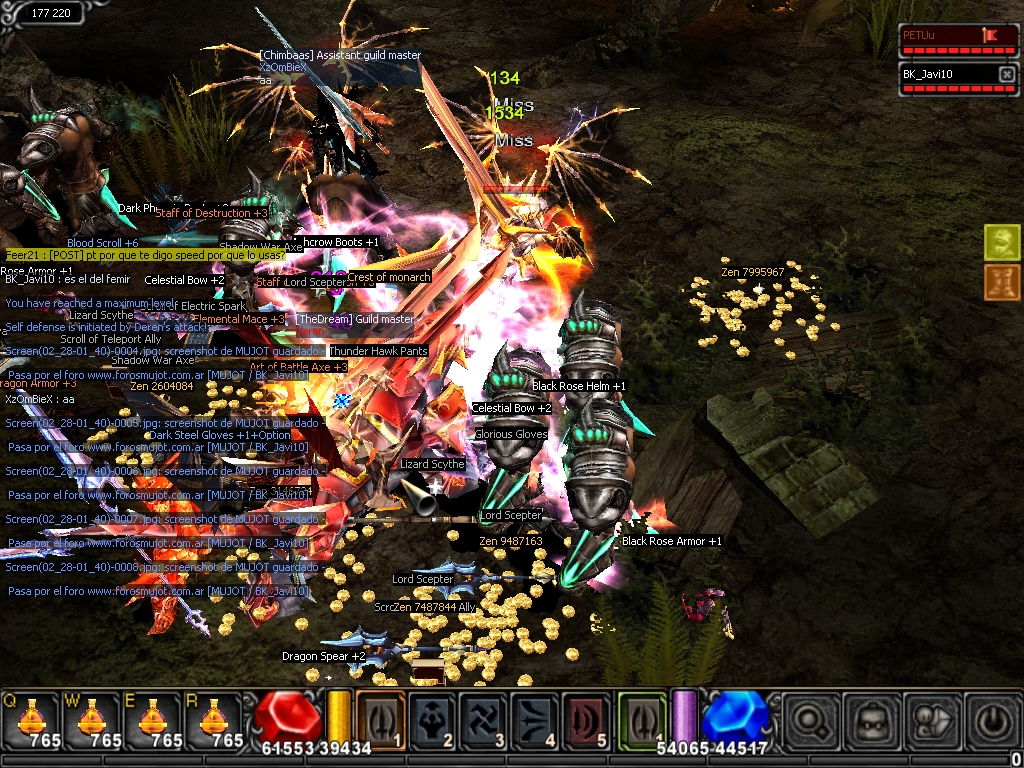The width and height of the screenshot is (1024, 768).
Task: Select party member PETUu
Action: coord(946,36)
